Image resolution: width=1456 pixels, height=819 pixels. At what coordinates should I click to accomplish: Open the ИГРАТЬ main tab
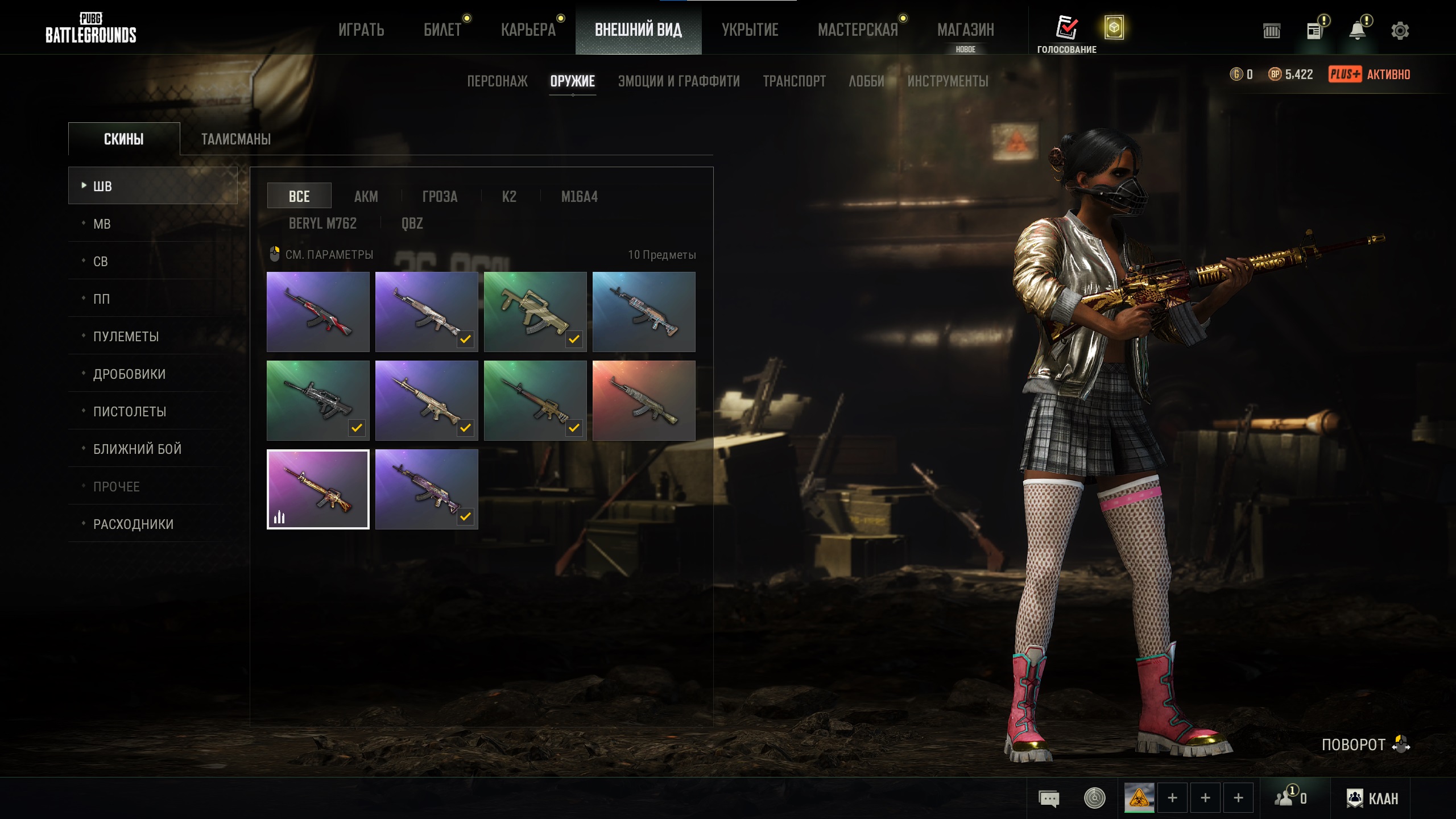(361, 30)
